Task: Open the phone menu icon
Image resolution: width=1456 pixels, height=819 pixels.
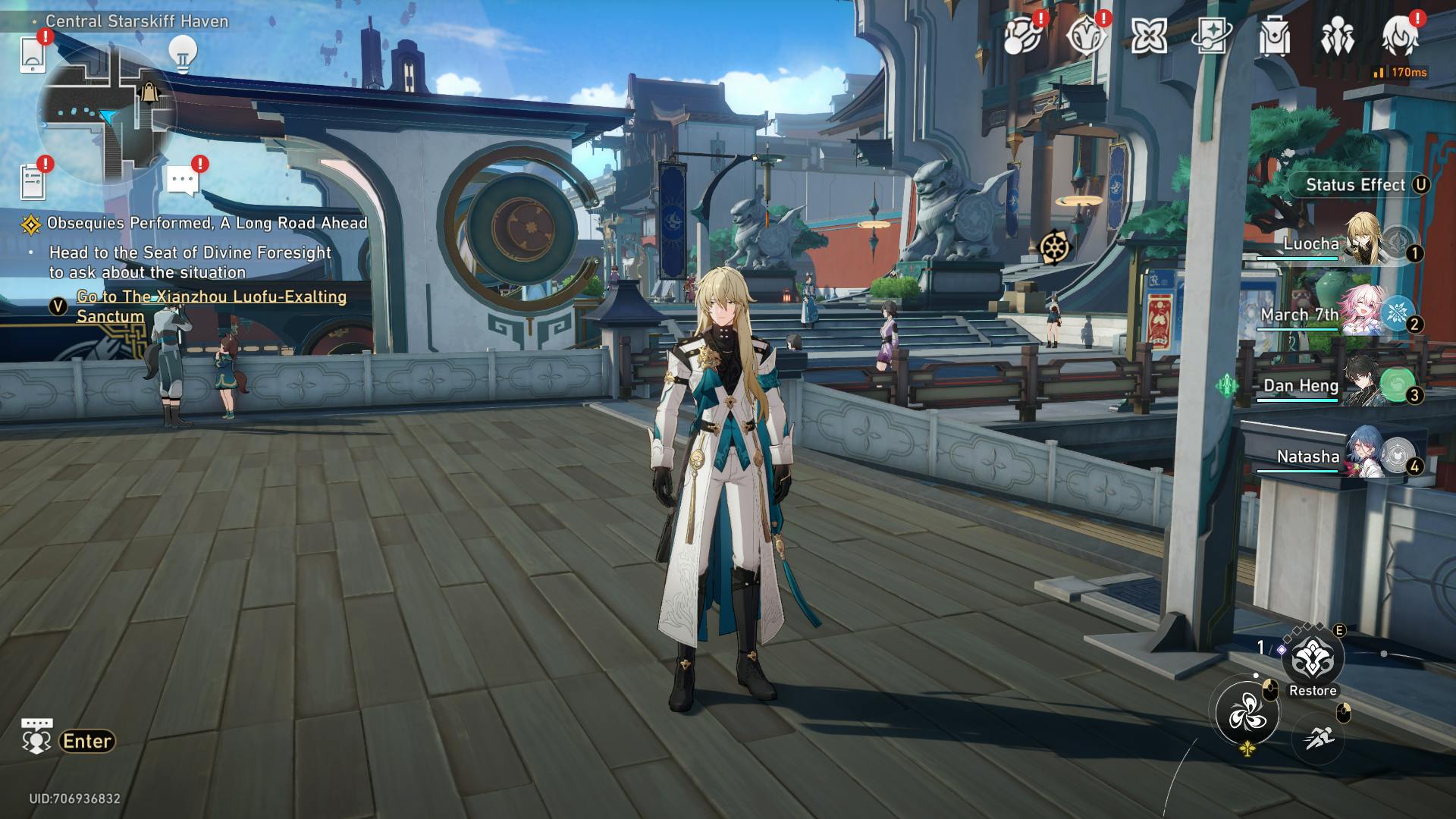Action: click(x=32, y=53)
